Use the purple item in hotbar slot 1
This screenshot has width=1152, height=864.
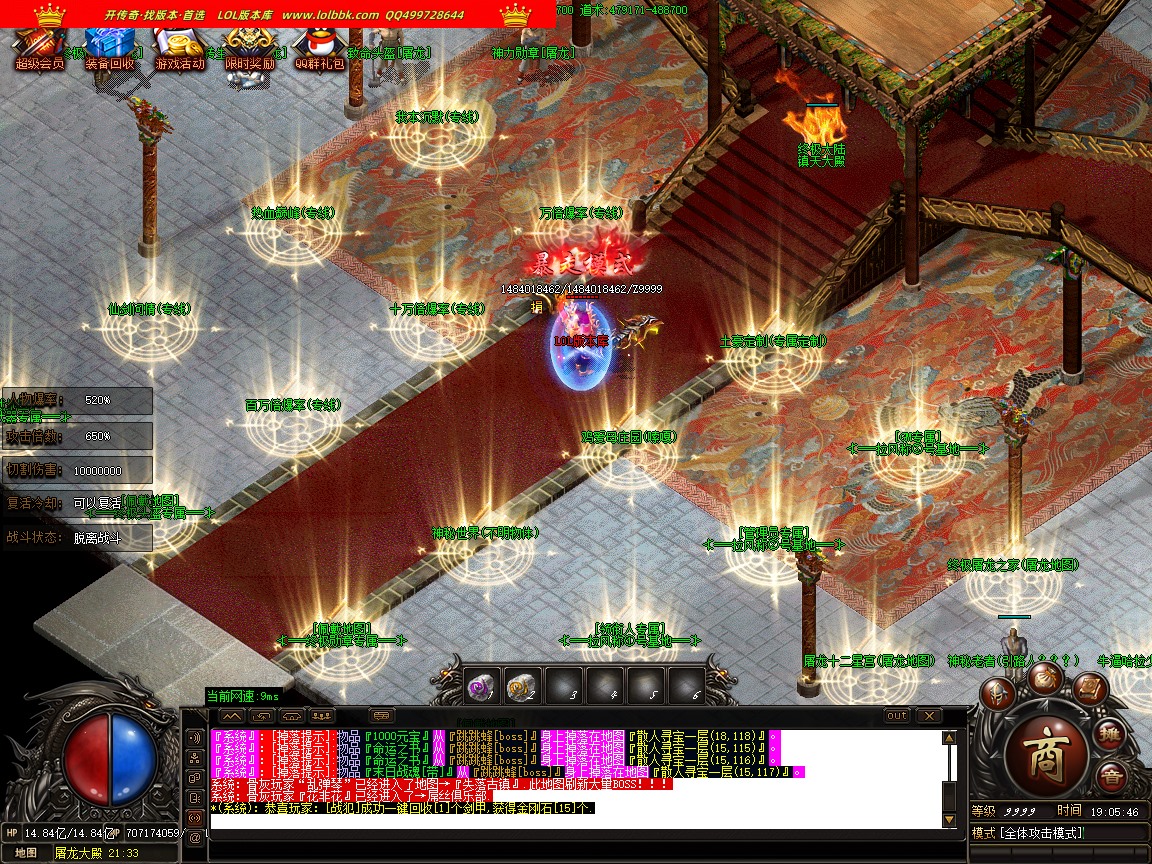484,686
